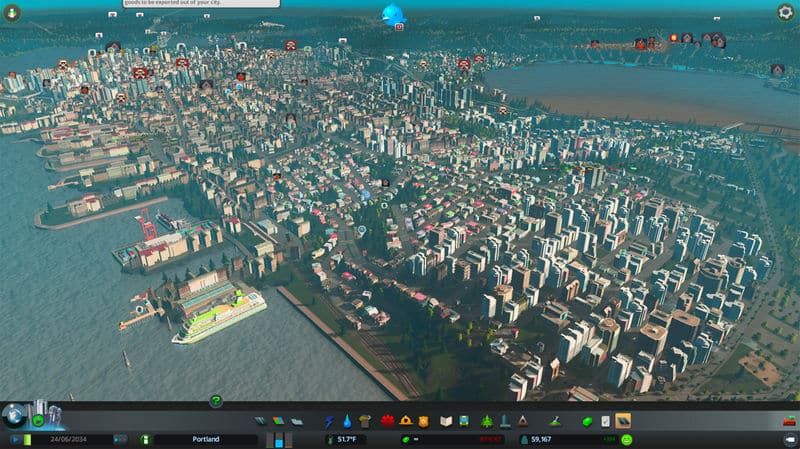Open the Electricity lightning bolt menu
Screen dimensions: 800x449
(x=330, y=421)
